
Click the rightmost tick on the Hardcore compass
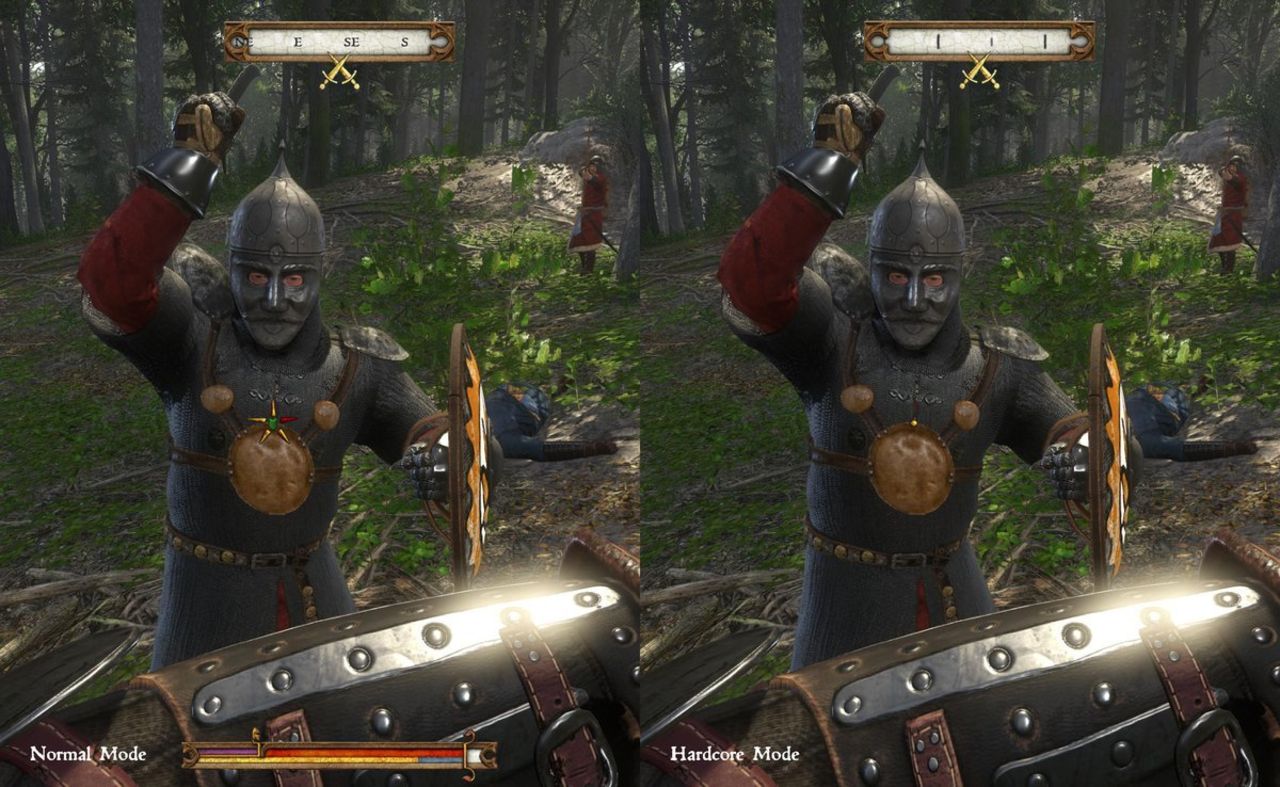pos(1045,40)
